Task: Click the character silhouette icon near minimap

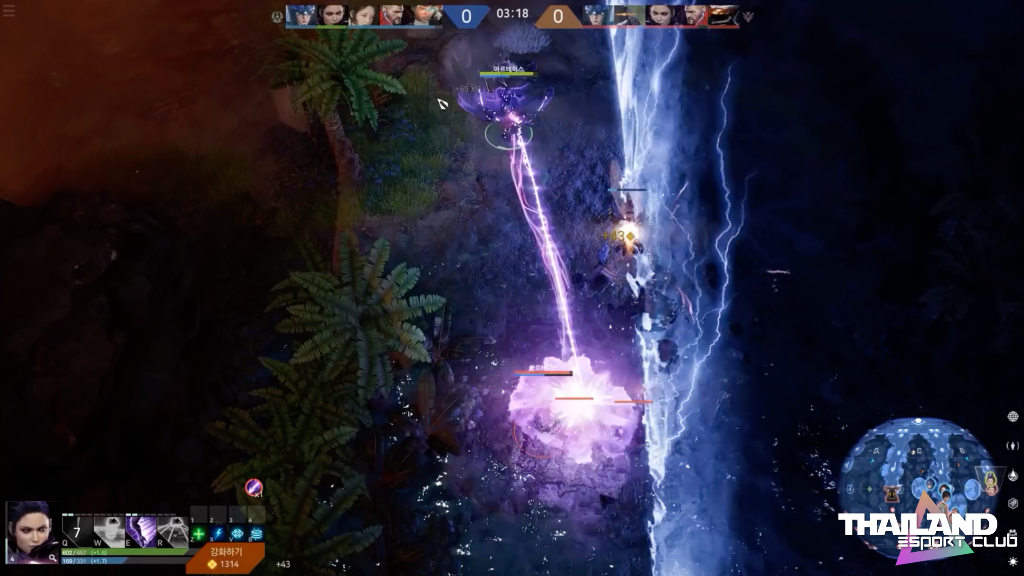Action: coord(1012,445)
